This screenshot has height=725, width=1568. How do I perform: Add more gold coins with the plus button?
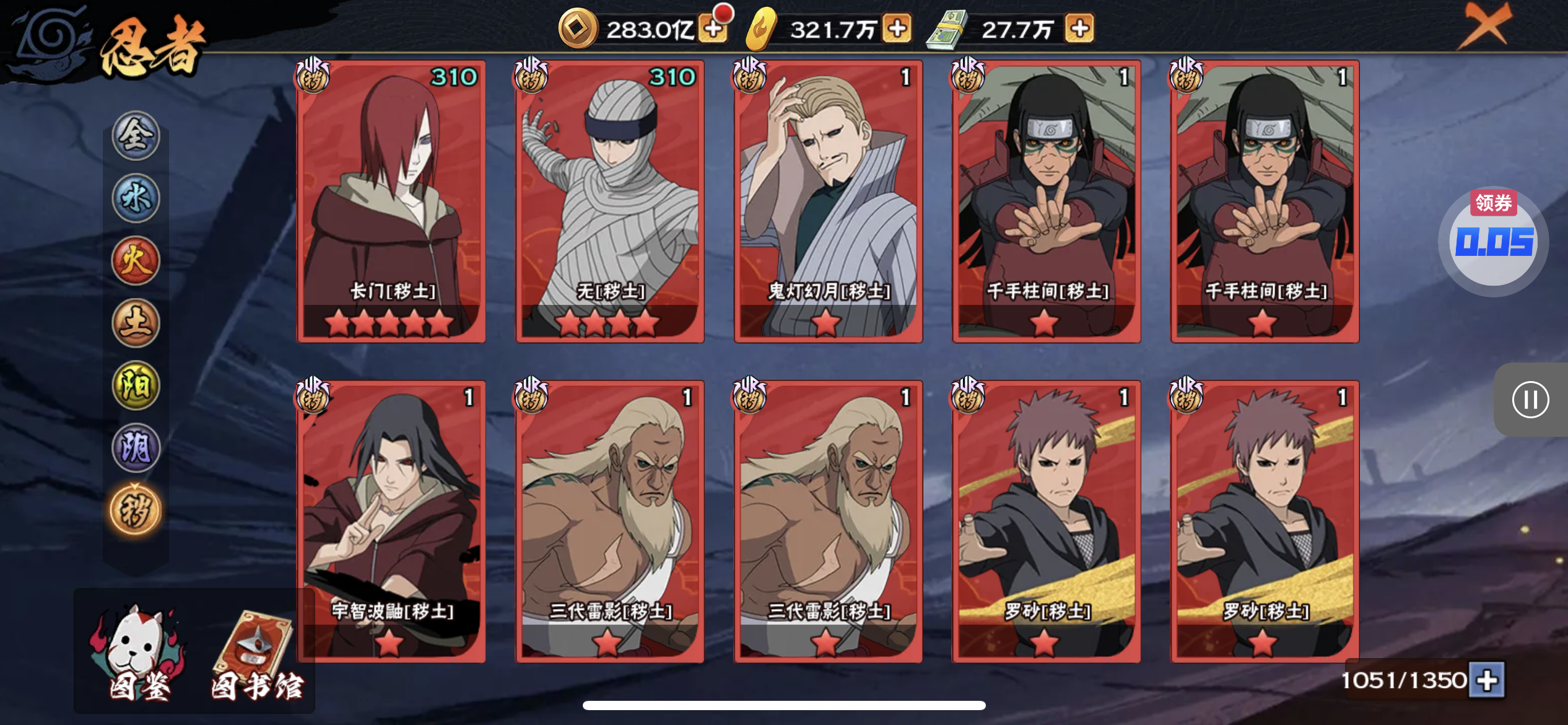click(713, 29)
